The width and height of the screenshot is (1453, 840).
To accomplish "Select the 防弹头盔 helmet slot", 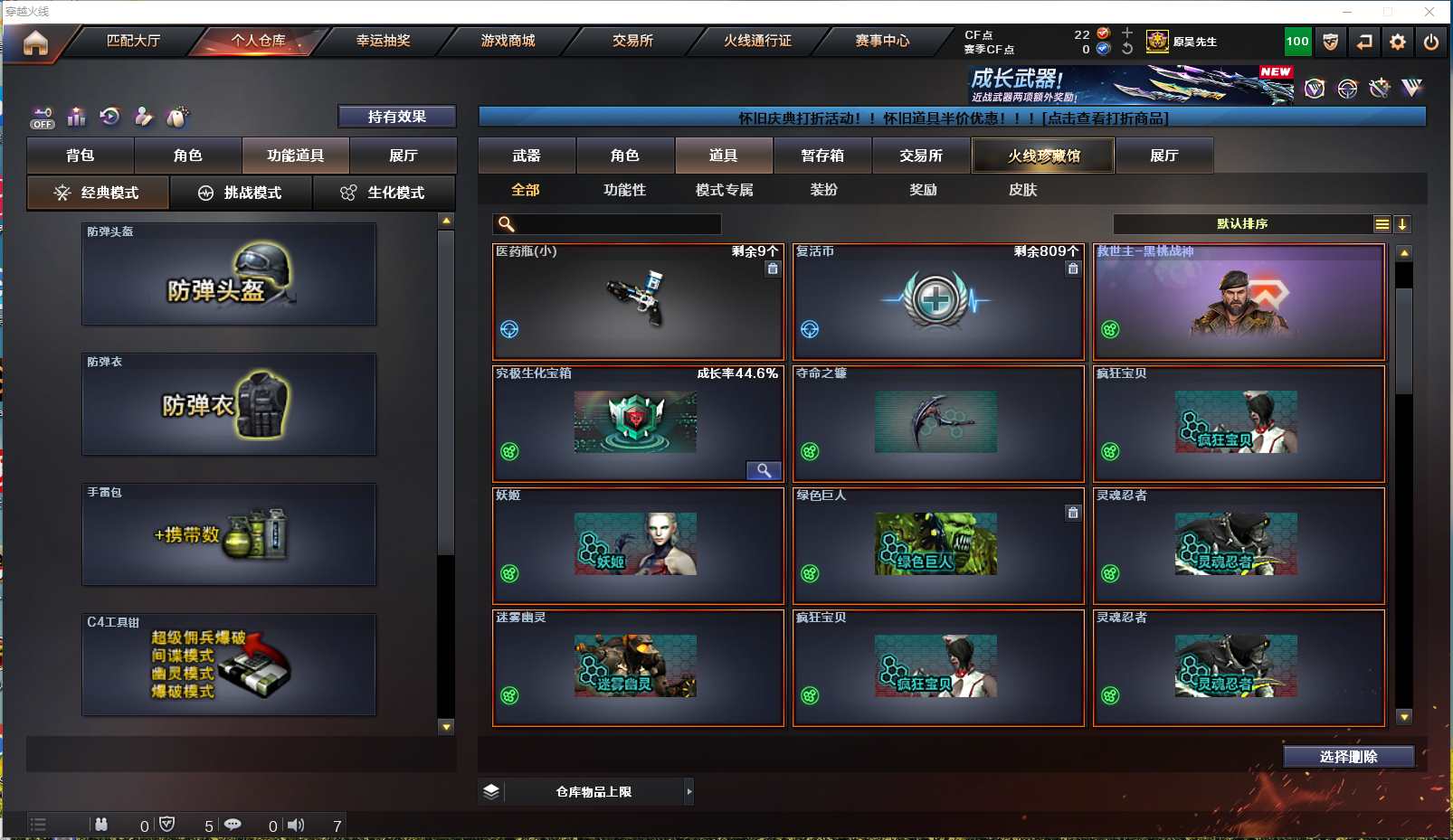I will (x=229, y=274).
